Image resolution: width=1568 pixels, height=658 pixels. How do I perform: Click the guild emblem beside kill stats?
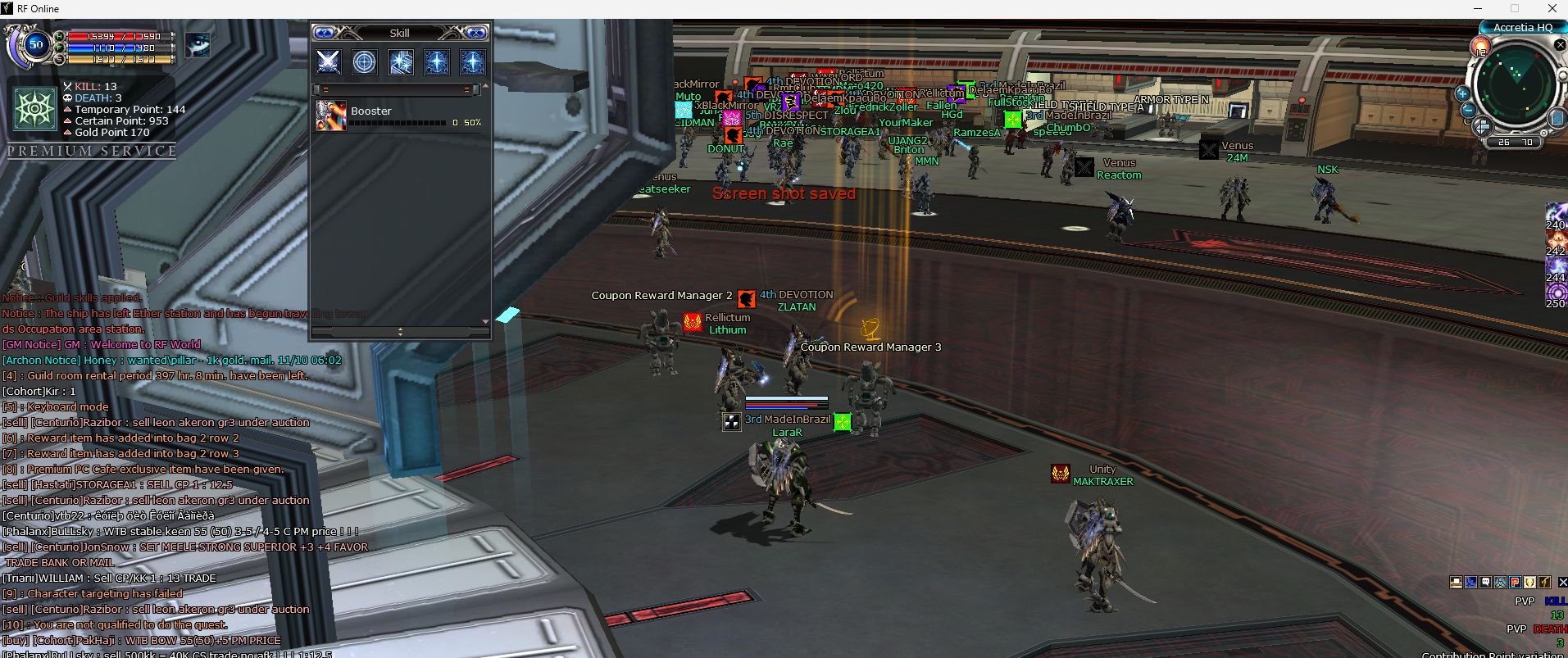pyautogui.click(x=35, y=109)
